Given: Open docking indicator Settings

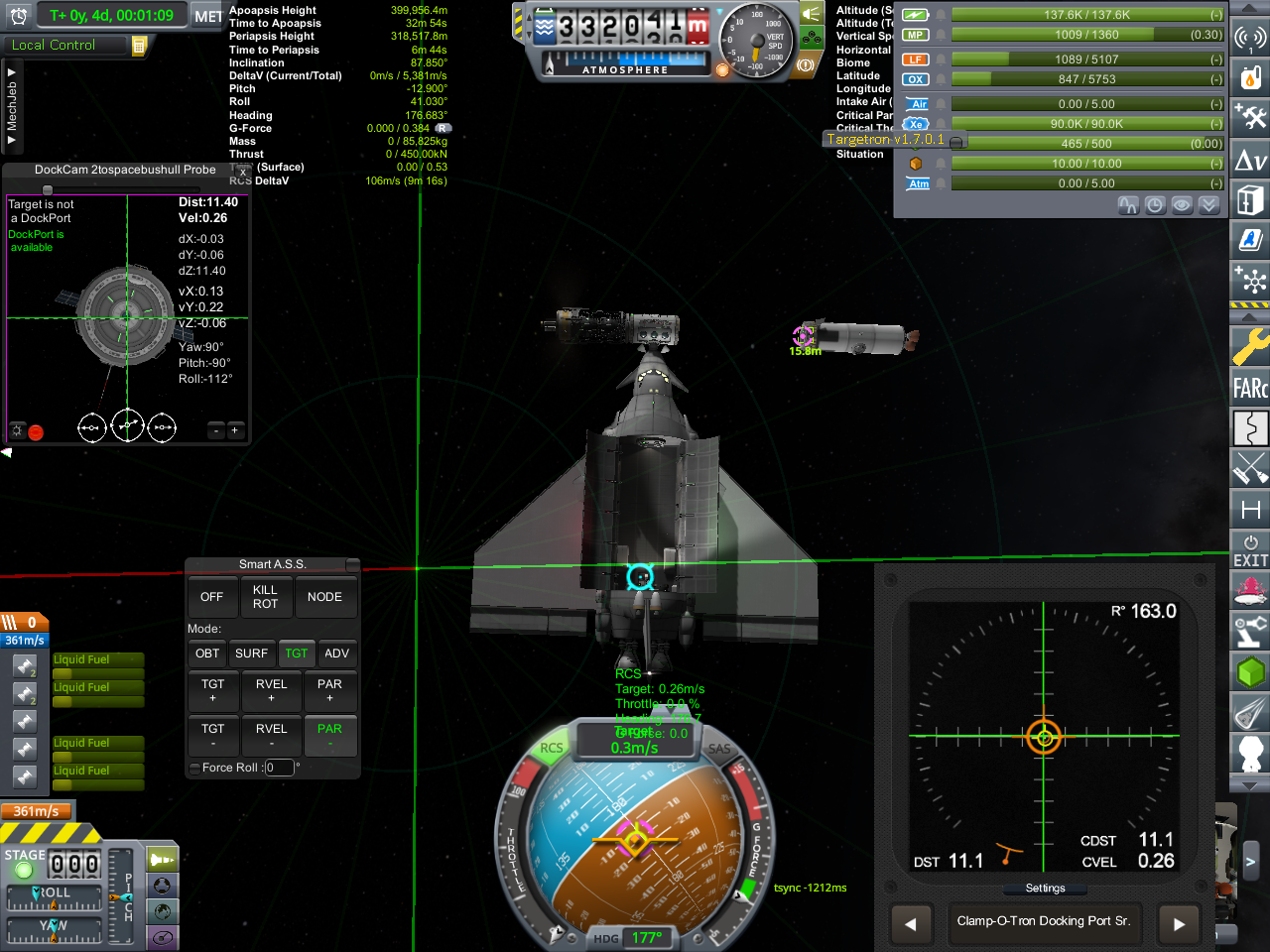Looking at the screenshot, I should tap(1045, 889).
